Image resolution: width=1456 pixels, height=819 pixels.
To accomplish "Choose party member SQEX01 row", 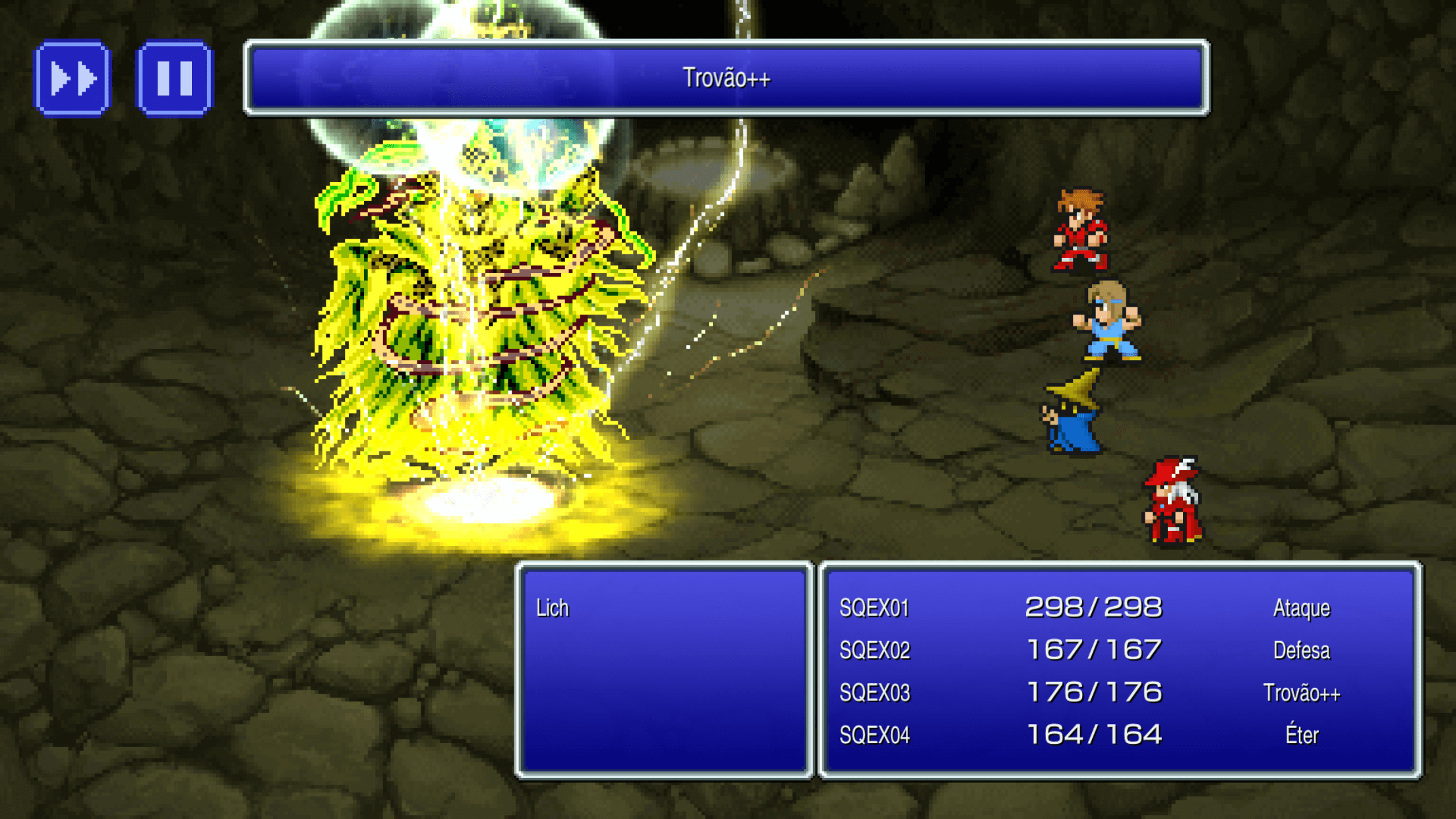I will (x=874, y=608).
